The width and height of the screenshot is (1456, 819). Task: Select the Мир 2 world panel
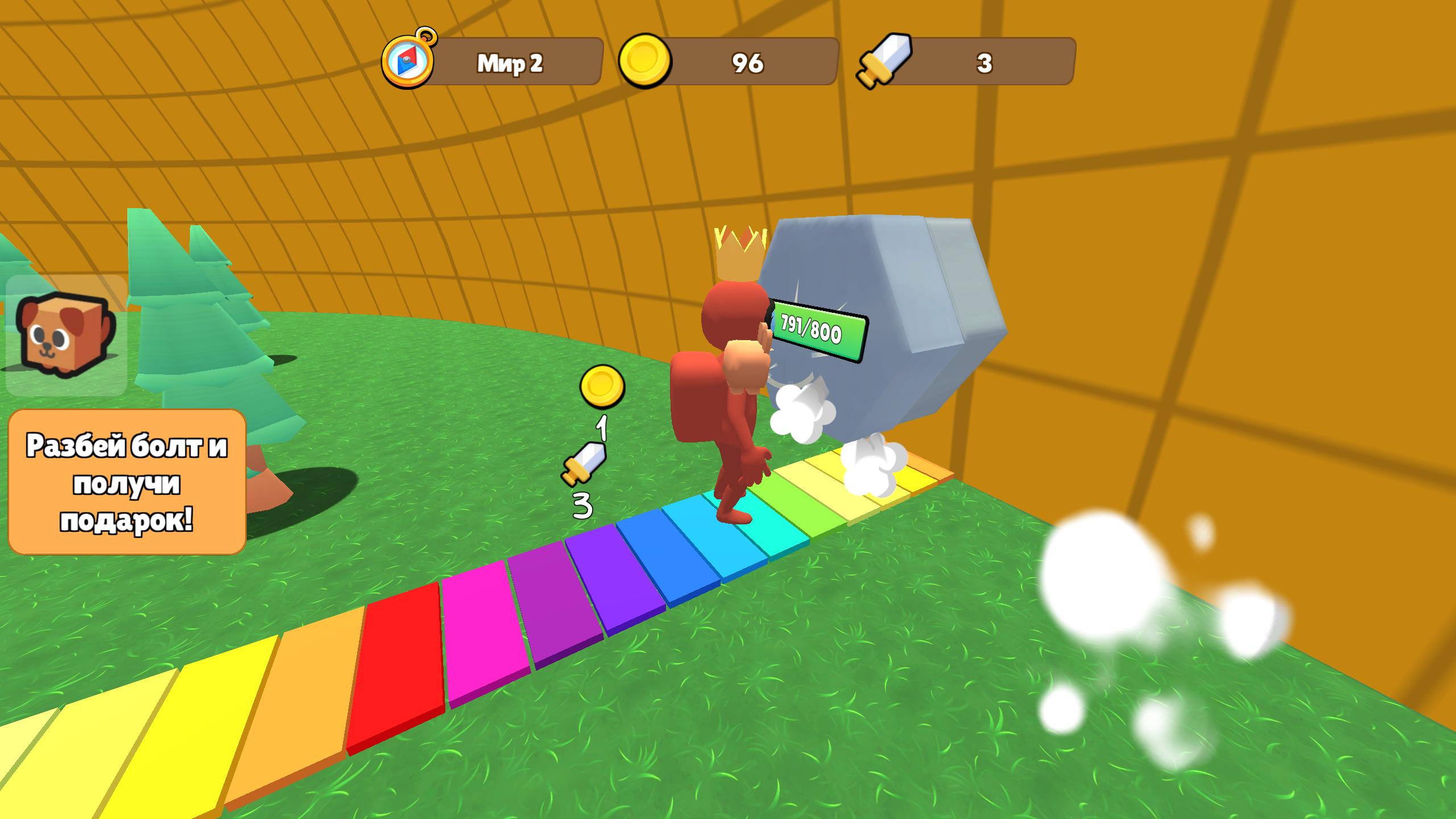[511, 63]
